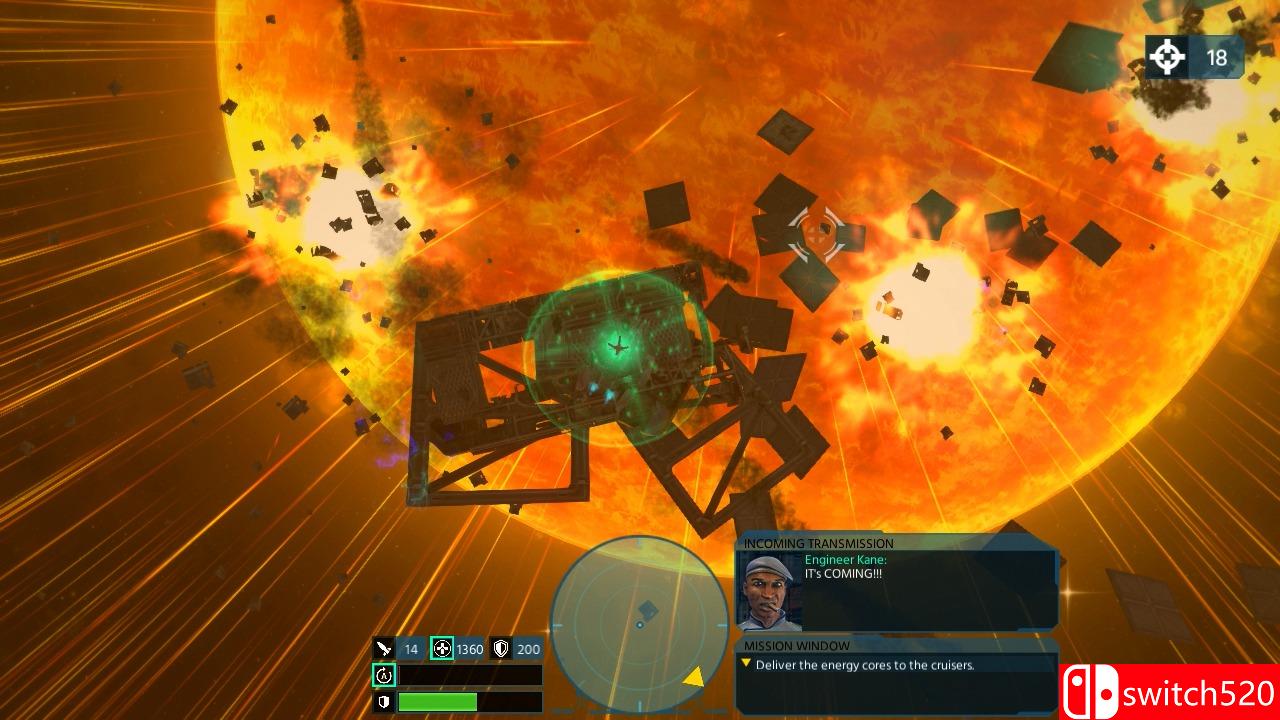Click the yellow arrow marker on radar

pyautogui.click(x=692, y=678)
